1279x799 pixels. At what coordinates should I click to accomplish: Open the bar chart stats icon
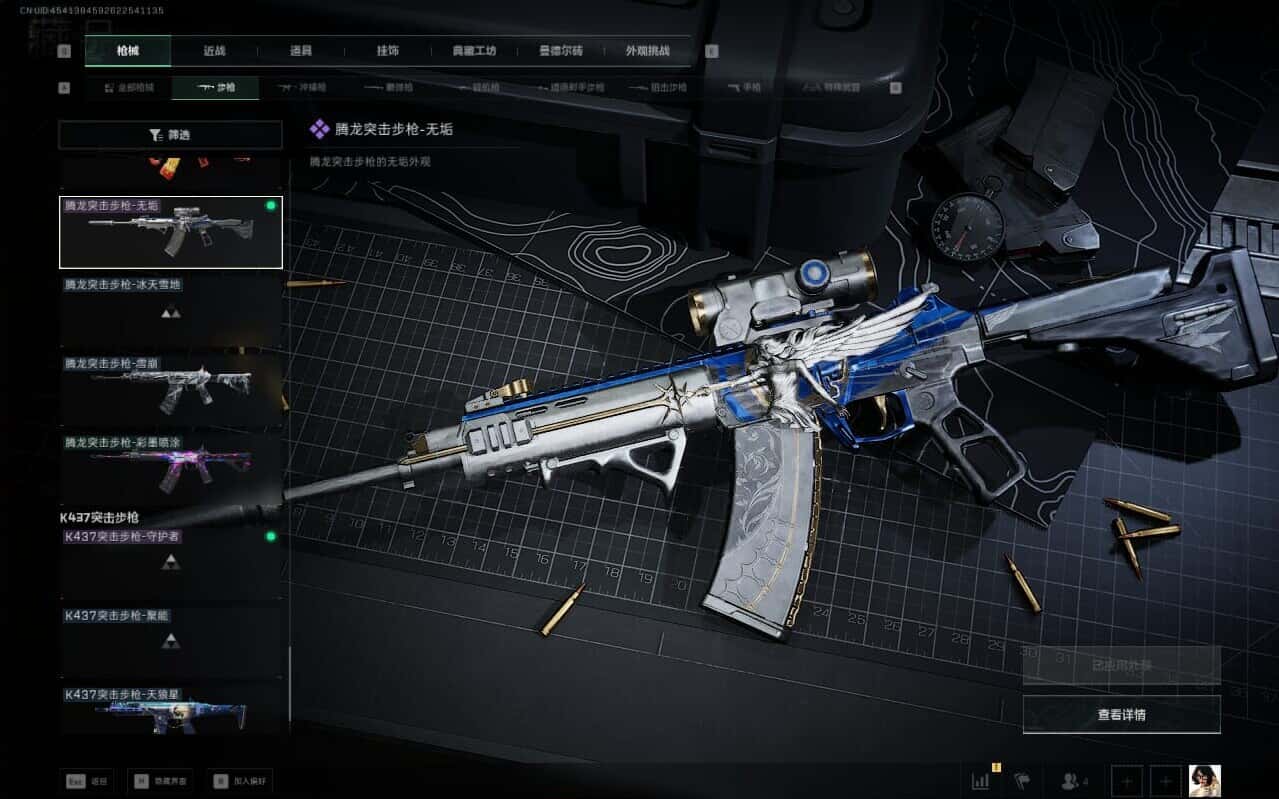pos(981,780)
